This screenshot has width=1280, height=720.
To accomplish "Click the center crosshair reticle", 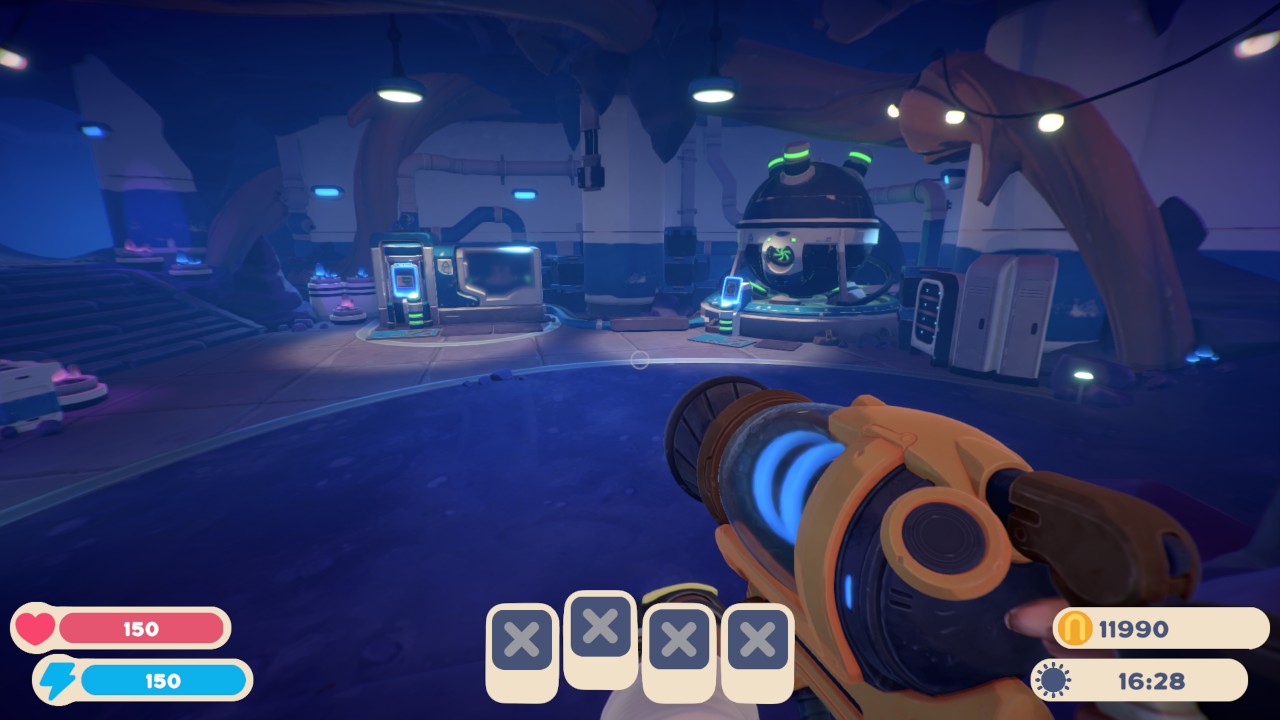I will point(638,362).
